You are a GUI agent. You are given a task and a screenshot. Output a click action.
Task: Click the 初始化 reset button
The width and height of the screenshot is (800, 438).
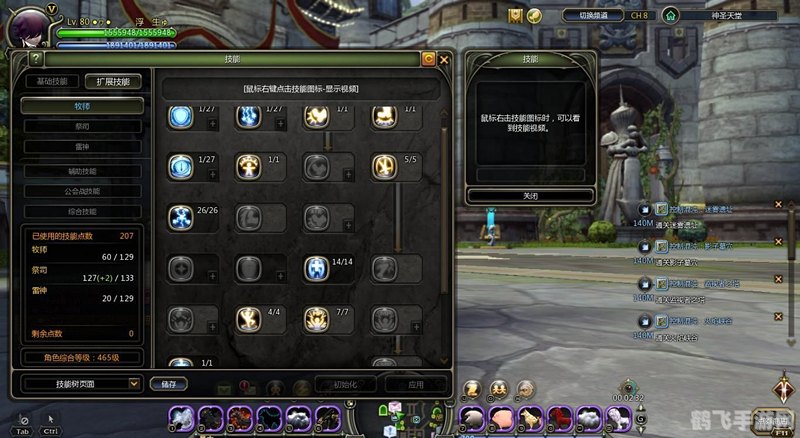tap(345, 383)
